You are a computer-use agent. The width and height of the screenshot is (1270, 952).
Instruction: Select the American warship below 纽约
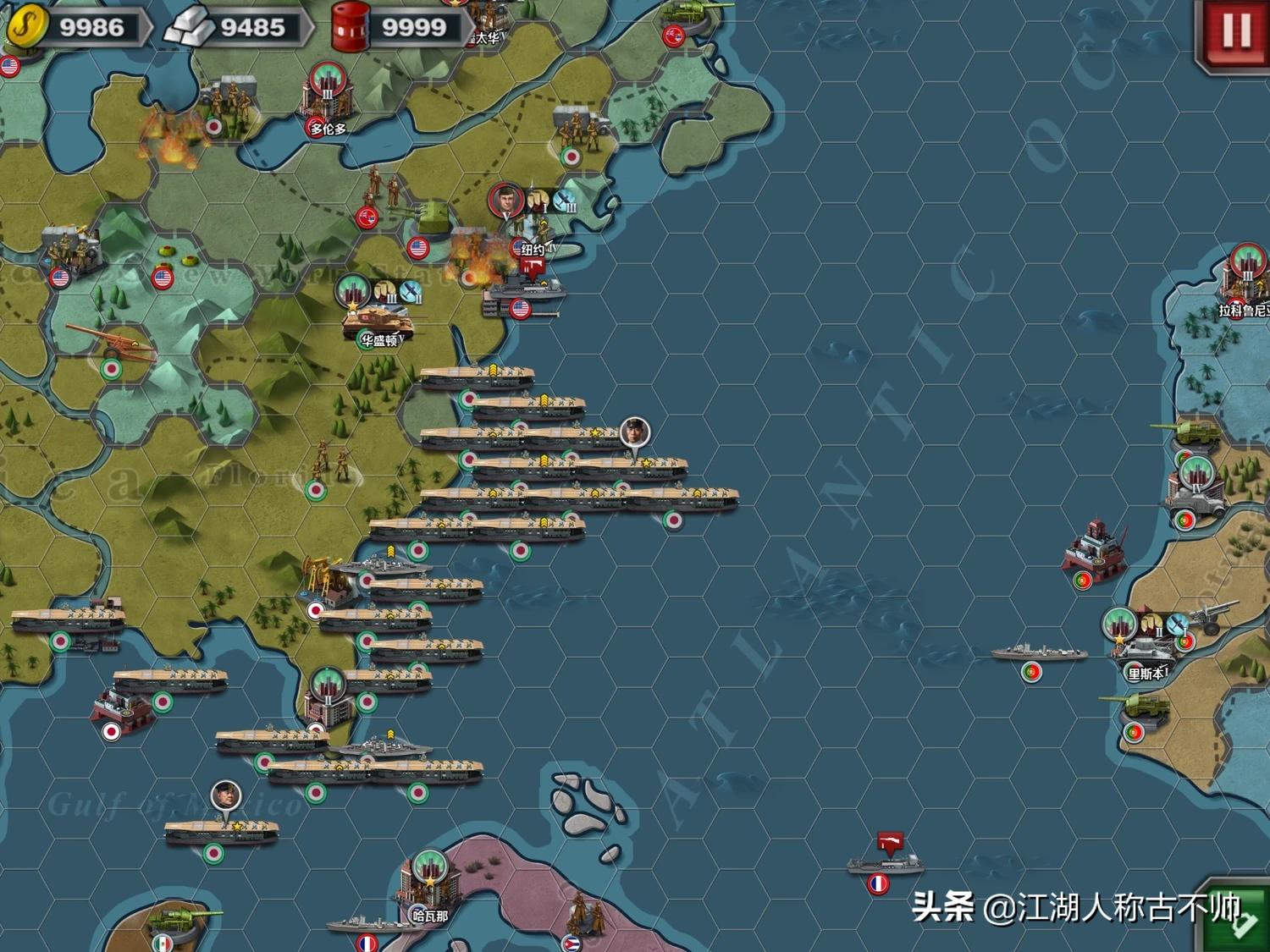tap(518, 292)
